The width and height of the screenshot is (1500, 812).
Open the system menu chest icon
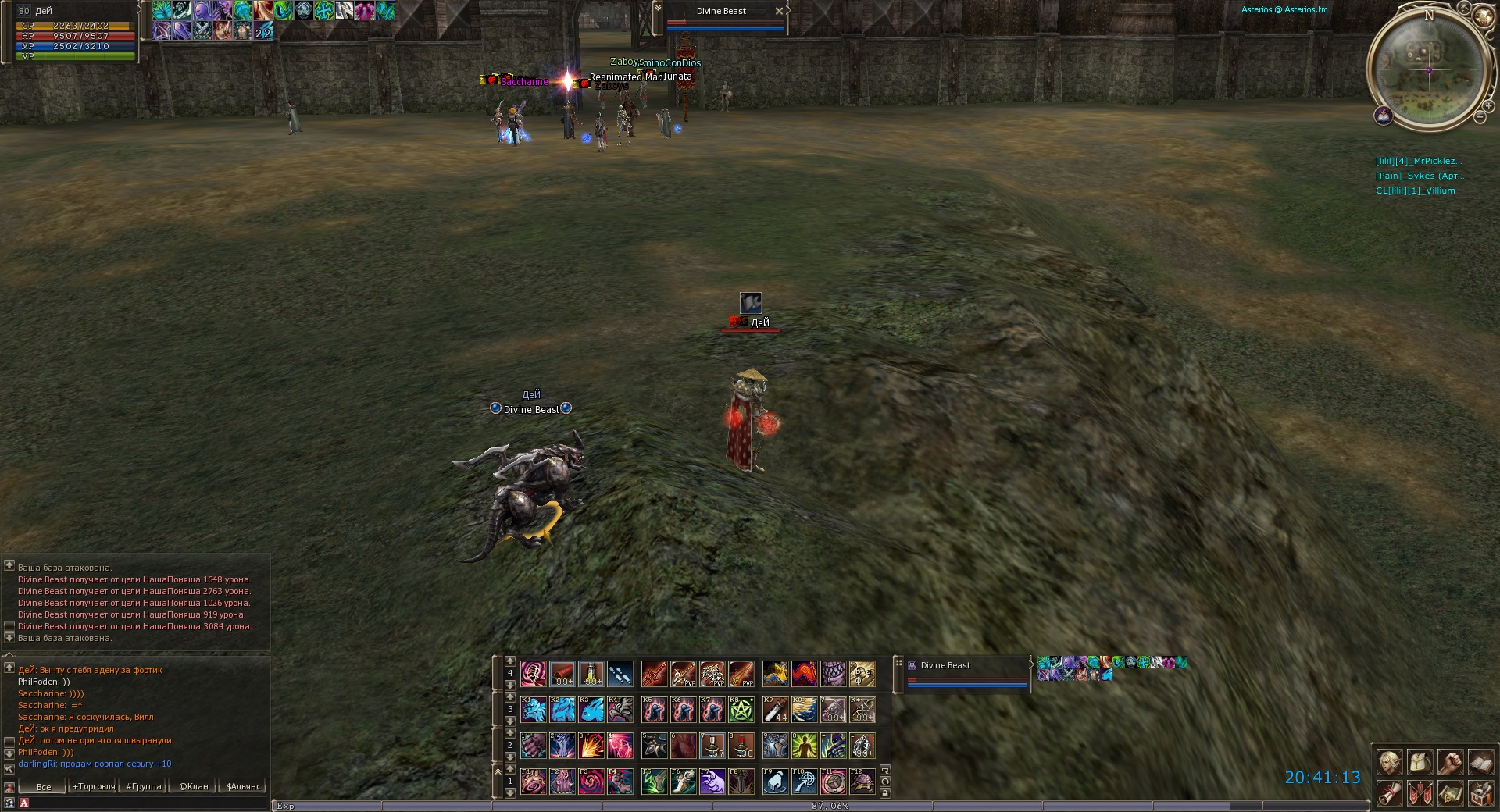click(1481, 792)
